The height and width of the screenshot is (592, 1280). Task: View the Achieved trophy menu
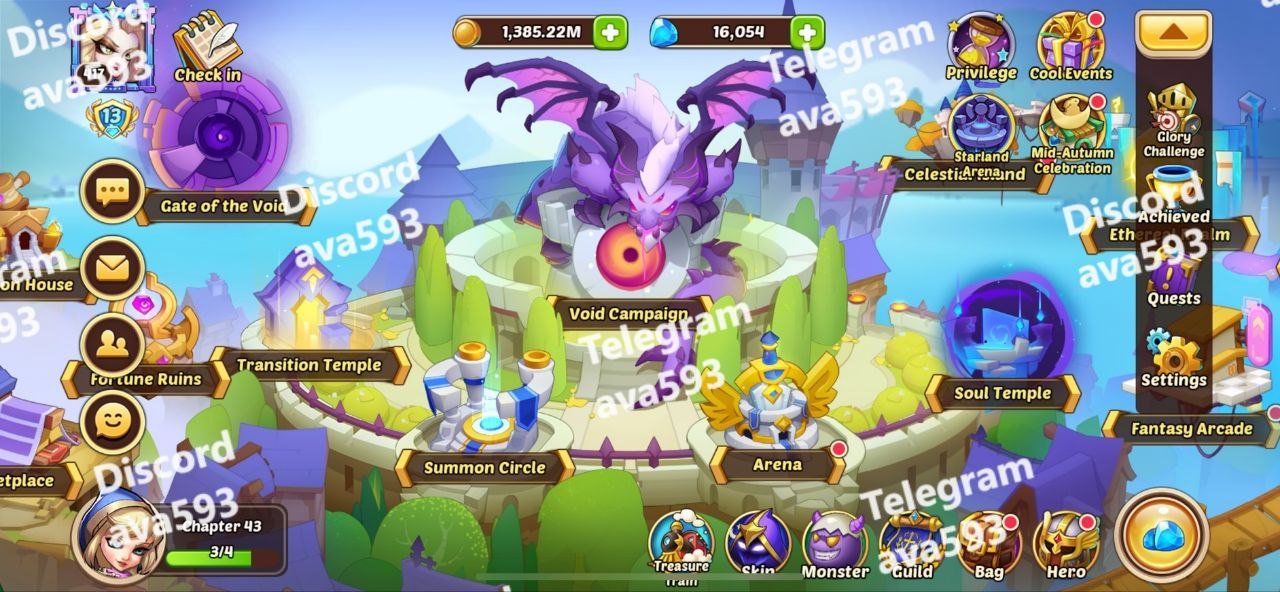point(1174,195)
